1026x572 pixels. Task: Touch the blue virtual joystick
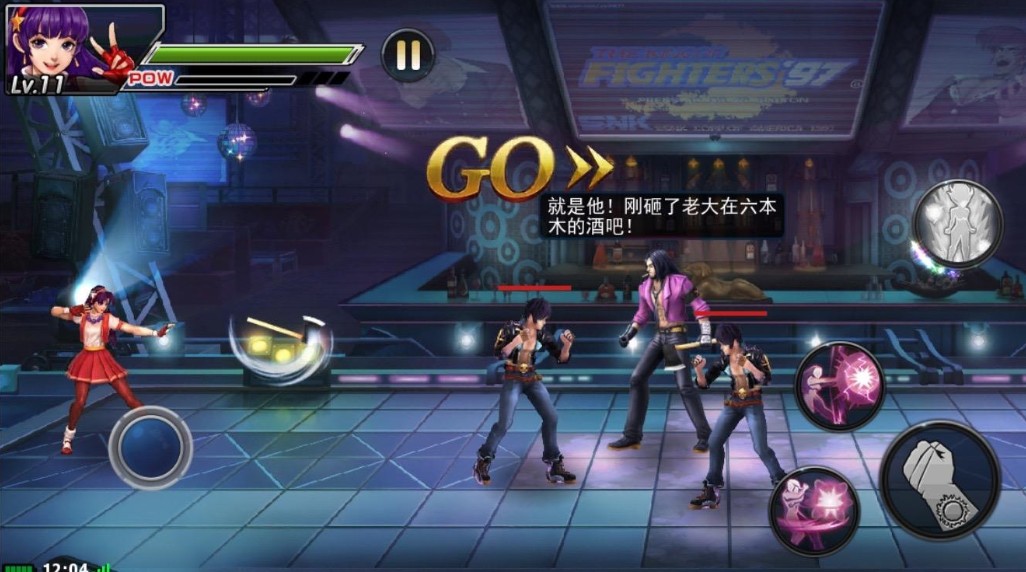pos(150,447)
